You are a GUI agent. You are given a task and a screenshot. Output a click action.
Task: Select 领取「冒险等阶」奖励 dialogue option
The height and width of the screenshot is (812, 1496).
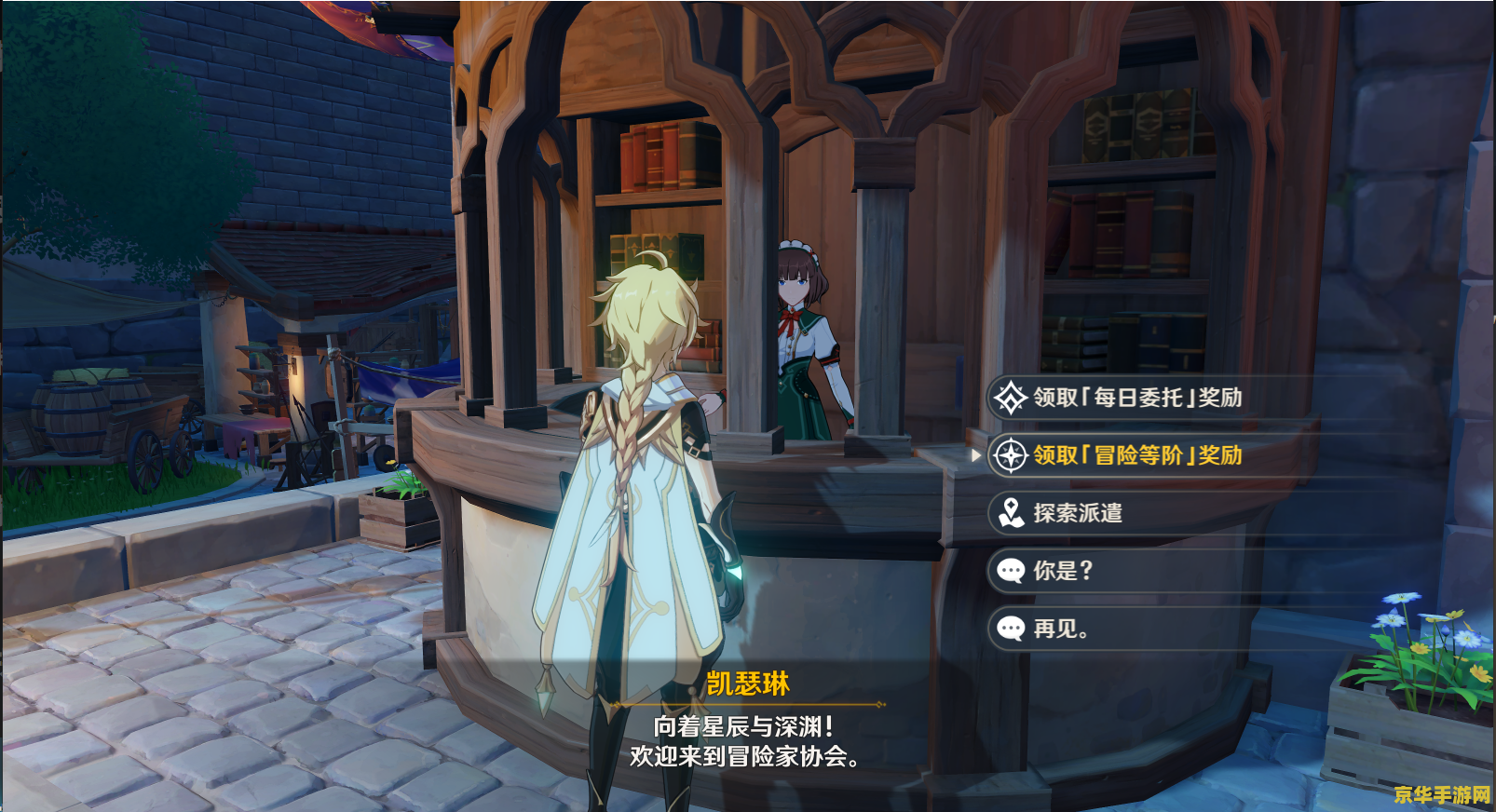(x=1136, y=455)
